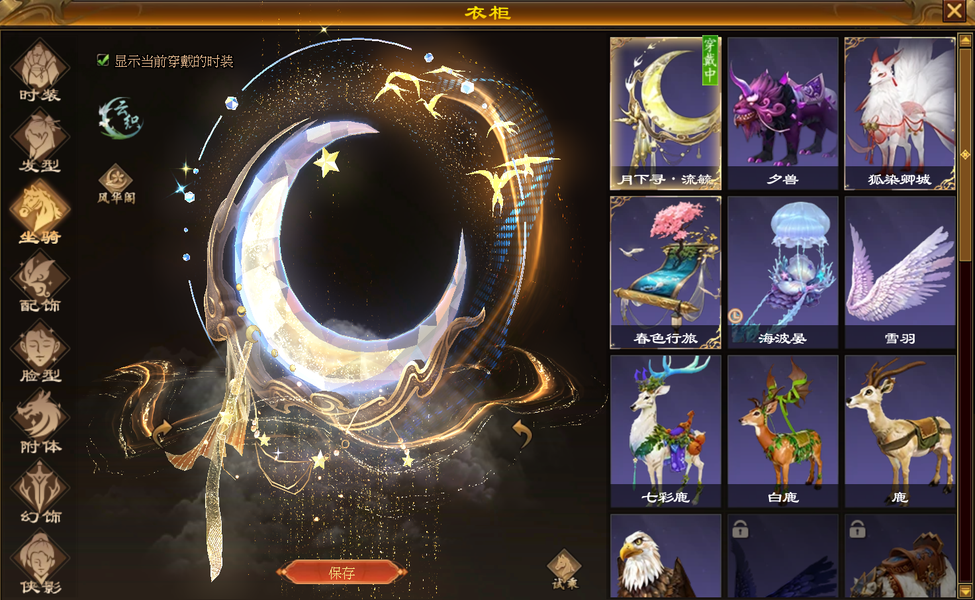Viewport: 975px width, 600px height.
Task: Select the 七彩鹿 rainbow deer mount
Action: coord(665,431)
